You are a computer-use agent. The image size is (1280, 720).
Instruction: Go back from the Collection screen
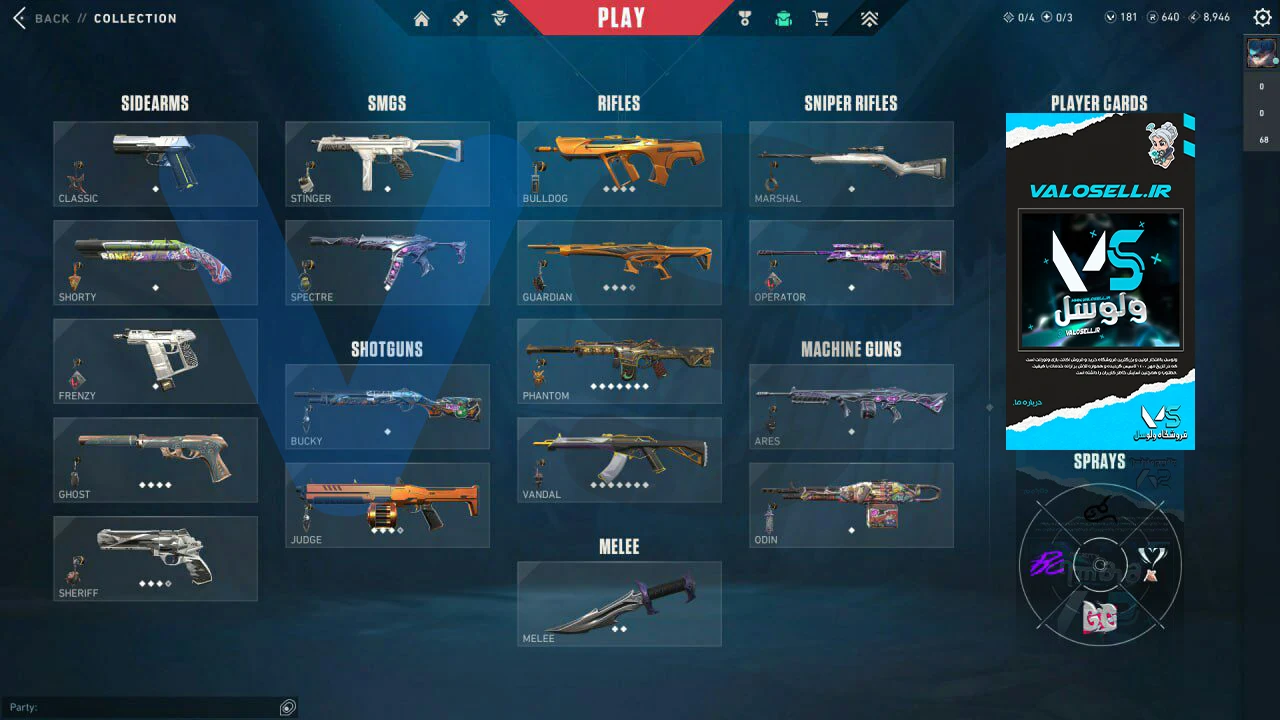[x=40, y=18]
